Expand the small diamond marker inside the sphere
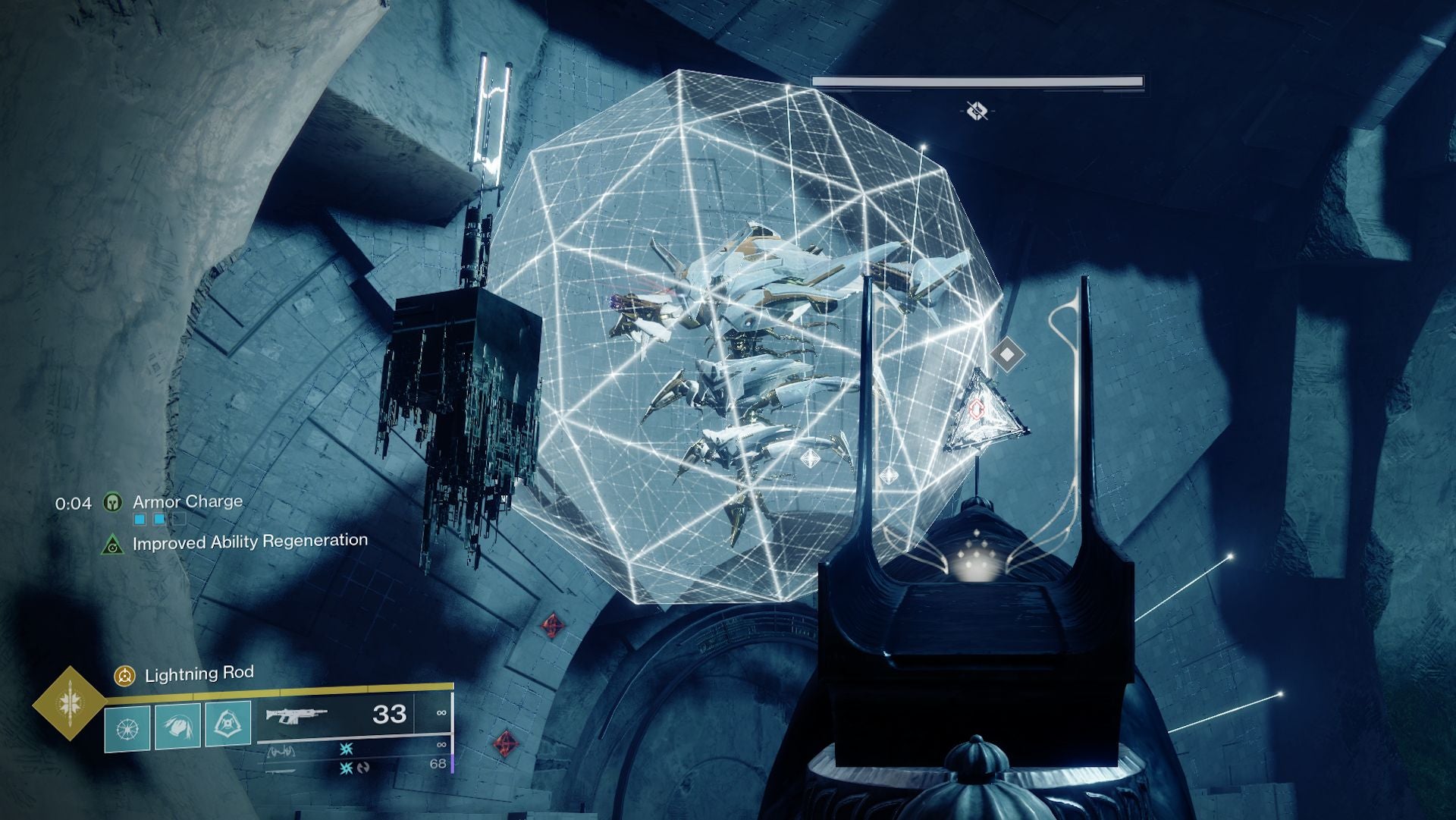The height and width of the screenshot is (820, 1456). [x=811, y=458]
